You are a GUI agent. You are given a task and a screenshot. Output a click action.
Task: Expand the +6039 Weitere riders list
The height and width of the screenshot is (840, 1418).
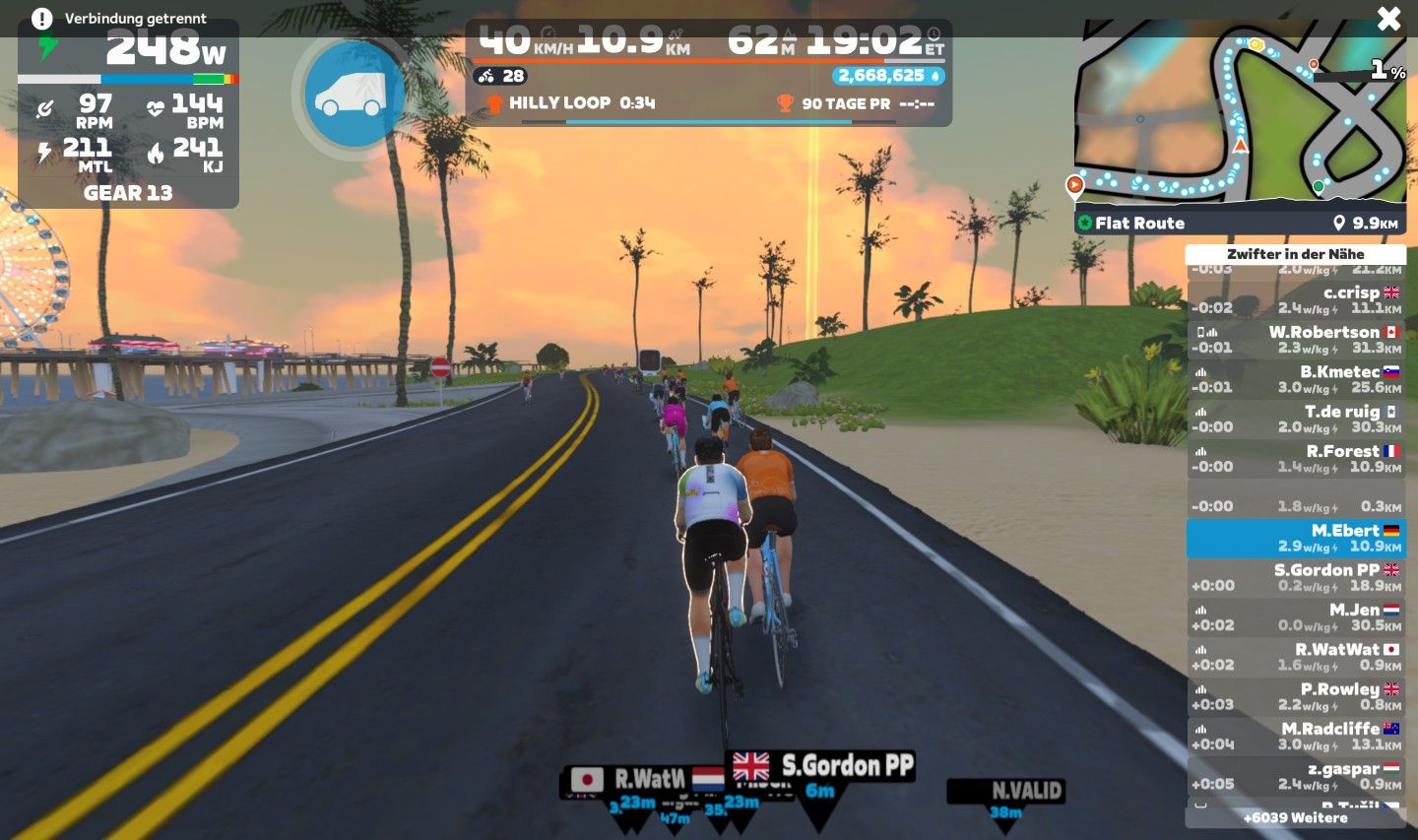point(1296,817)
